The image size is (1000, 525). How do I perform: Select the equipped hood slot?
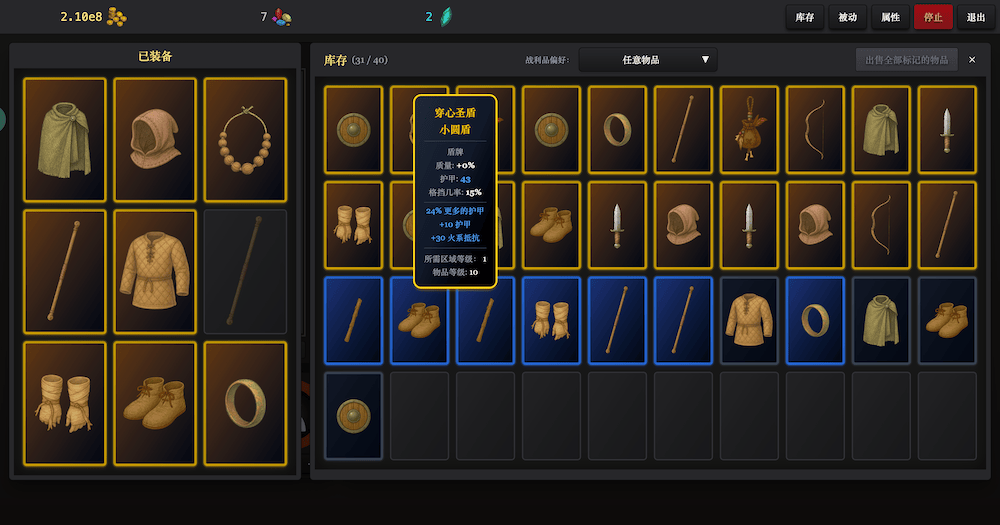(155, 139)
